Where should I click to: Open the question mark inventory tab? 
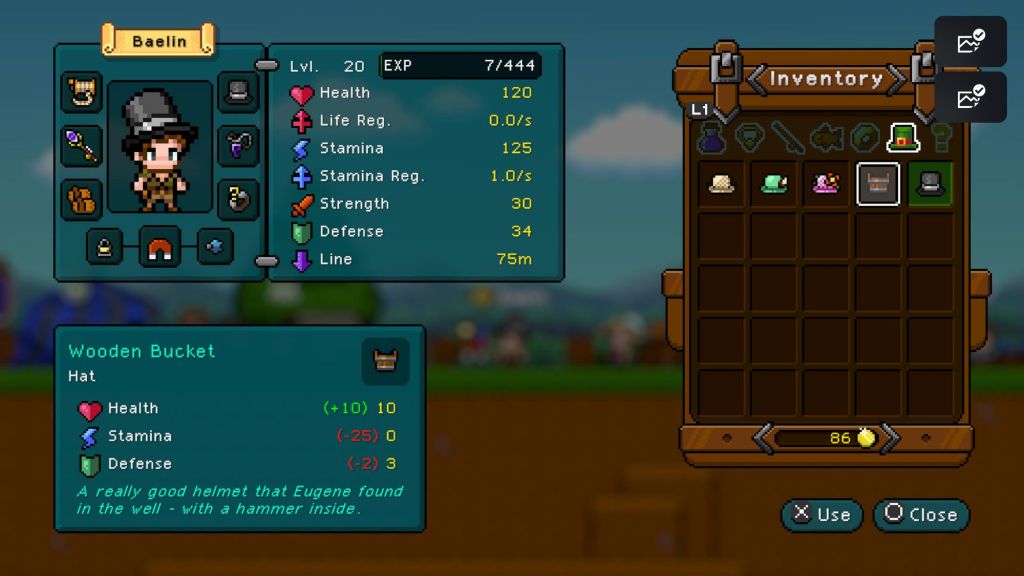coord(941,138)
